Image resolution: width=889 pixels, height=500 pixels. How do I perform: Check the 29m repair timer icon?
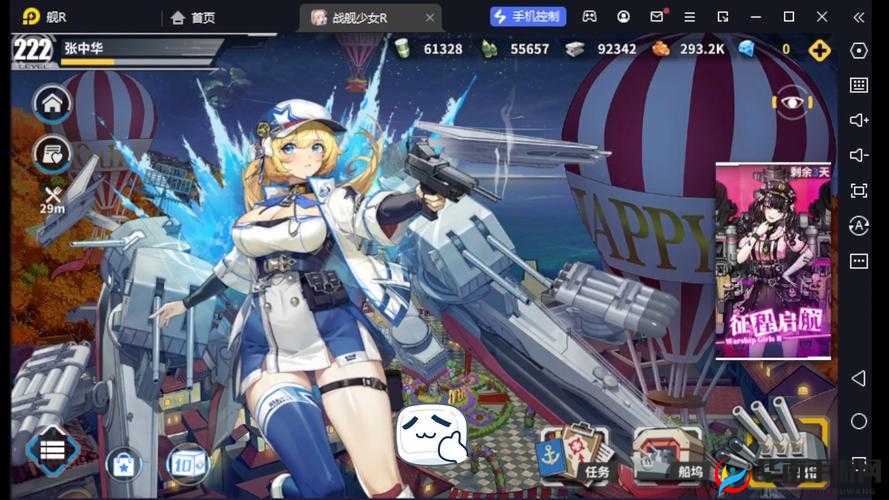pyautogui.click(x=52, y=198)
